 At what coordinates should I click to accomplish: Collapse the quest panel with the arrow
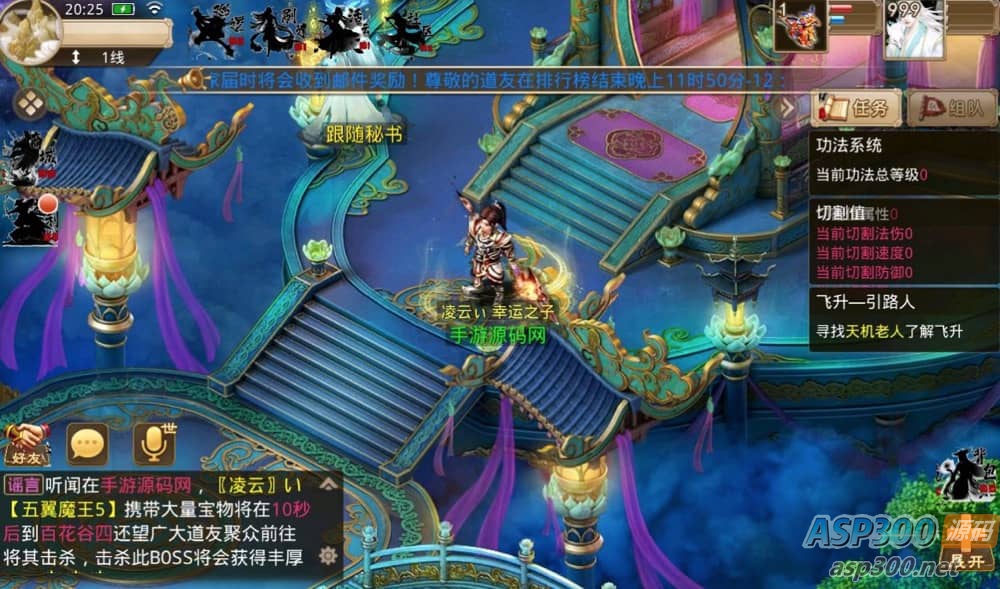[x=788, y=107]
